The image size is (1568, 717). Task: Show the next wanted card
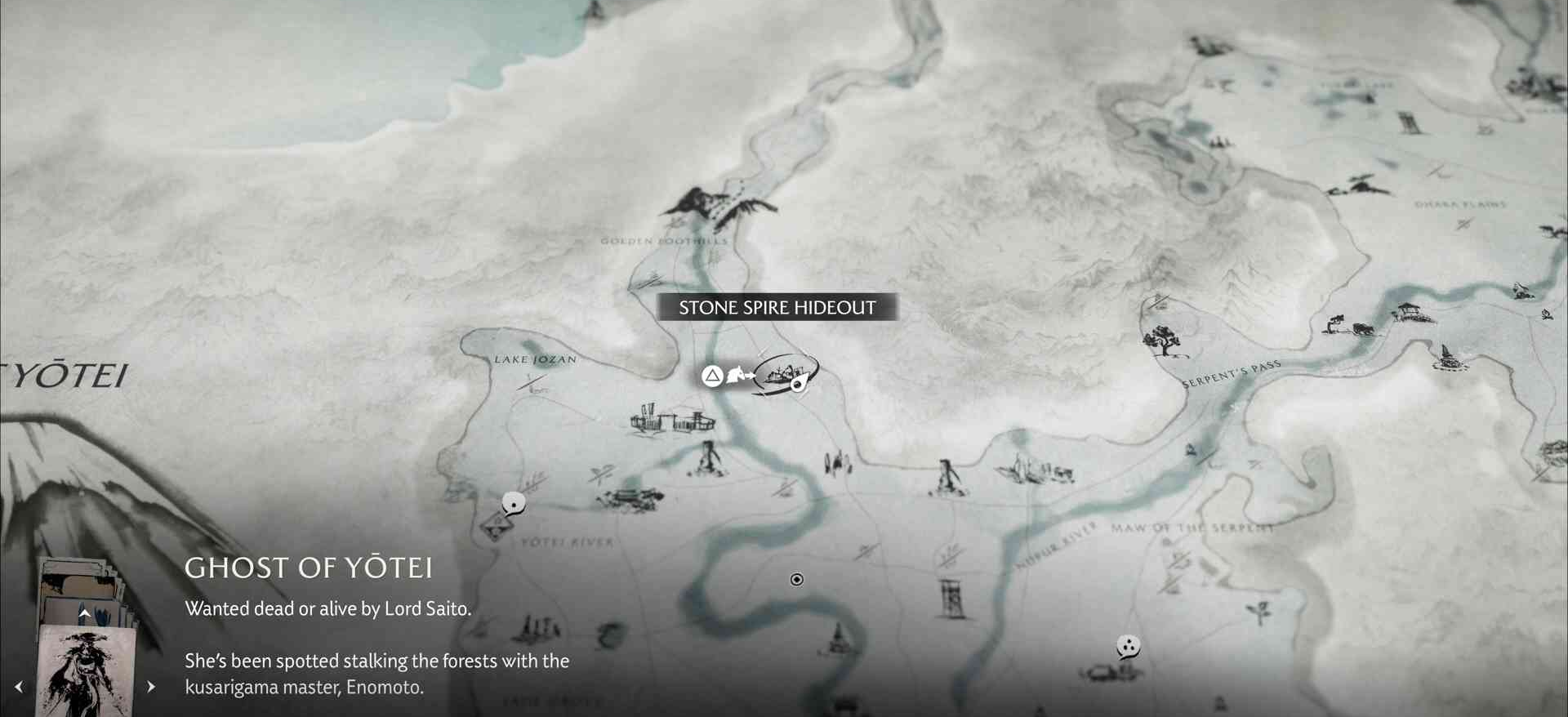point(151,687)
